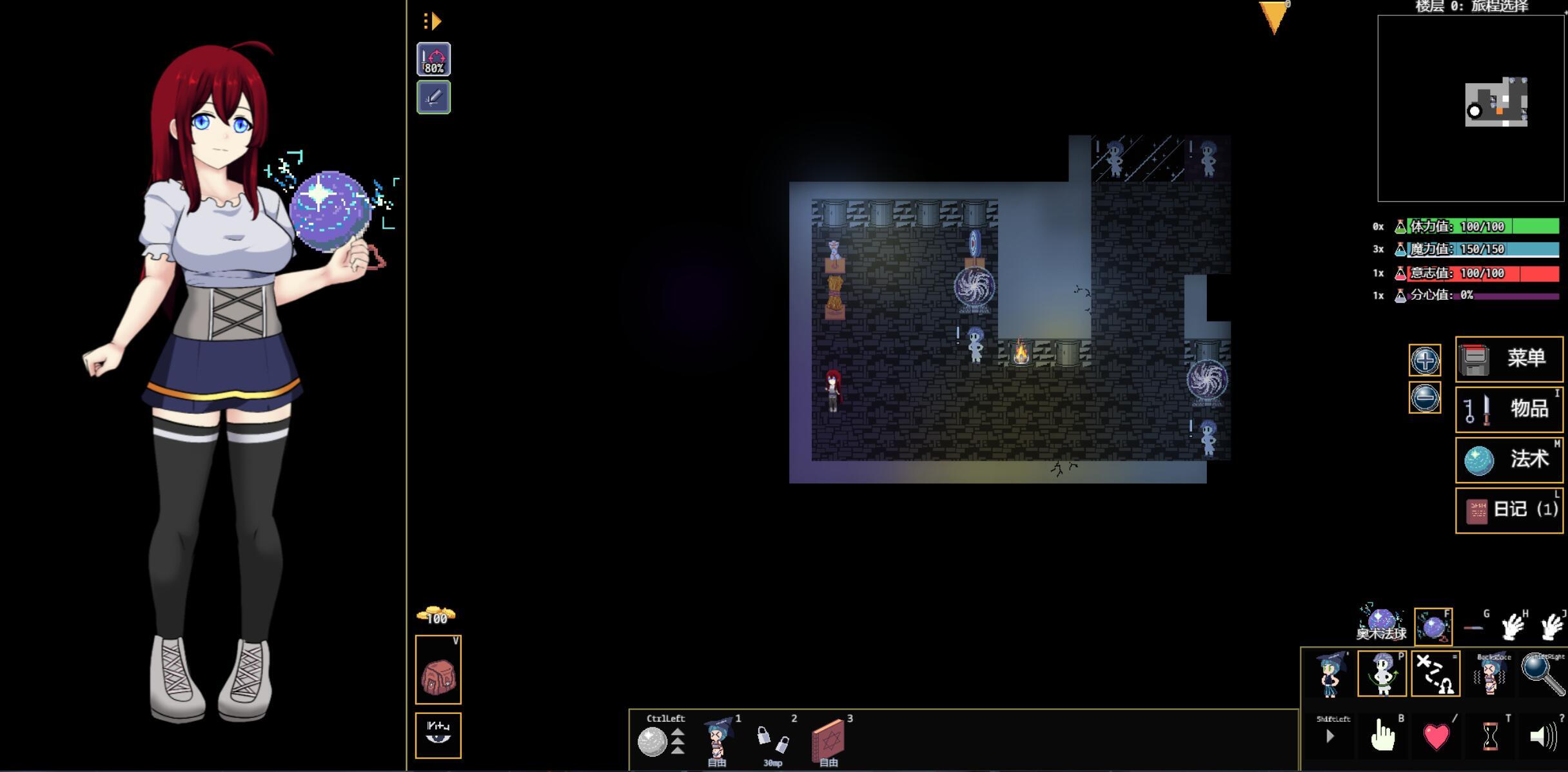Image resolution: width=1568 pixels, height=772 pixels.
Task: Toggle sound with the speaker icon
Action: click(x=1543, y=736)
